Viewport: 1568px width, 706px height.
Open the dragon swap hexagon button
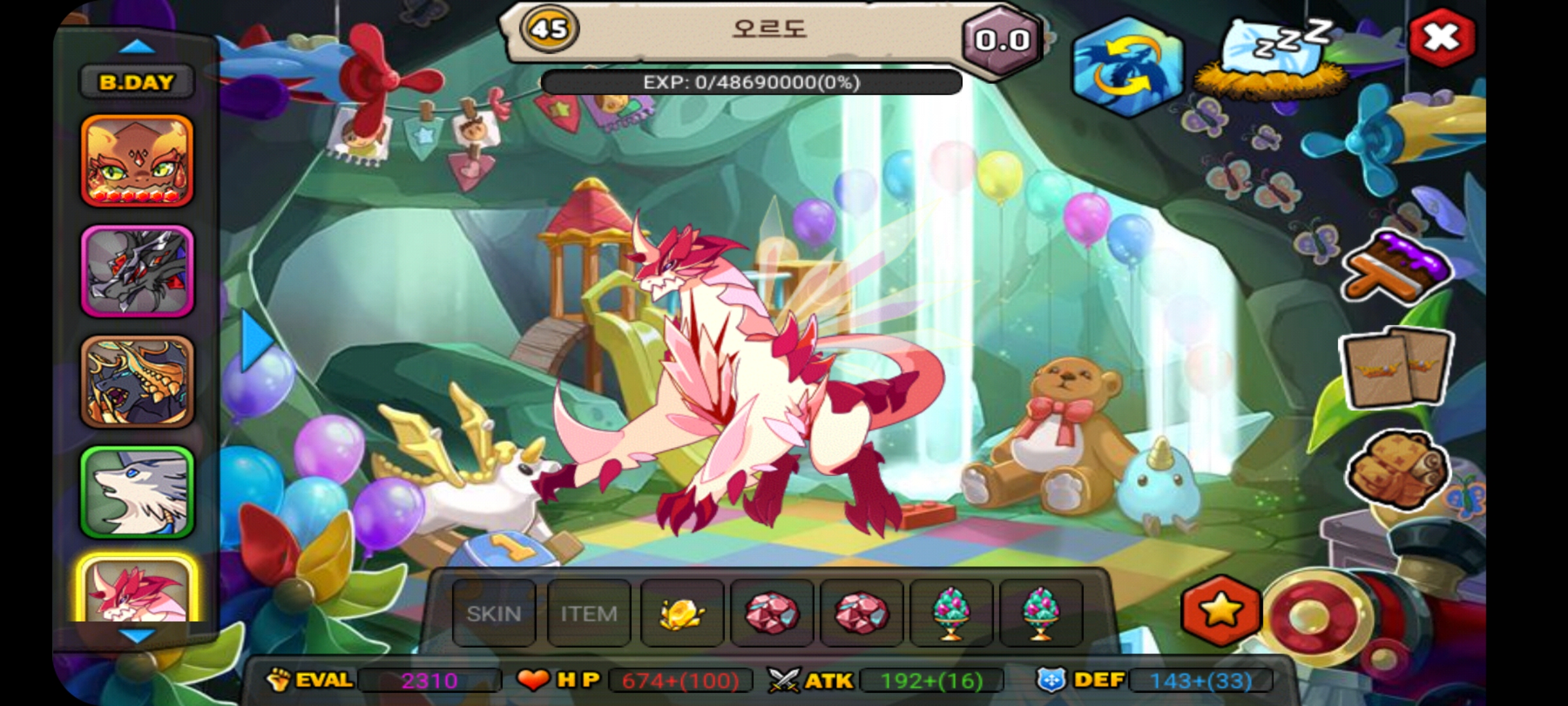click(1128, 67)
